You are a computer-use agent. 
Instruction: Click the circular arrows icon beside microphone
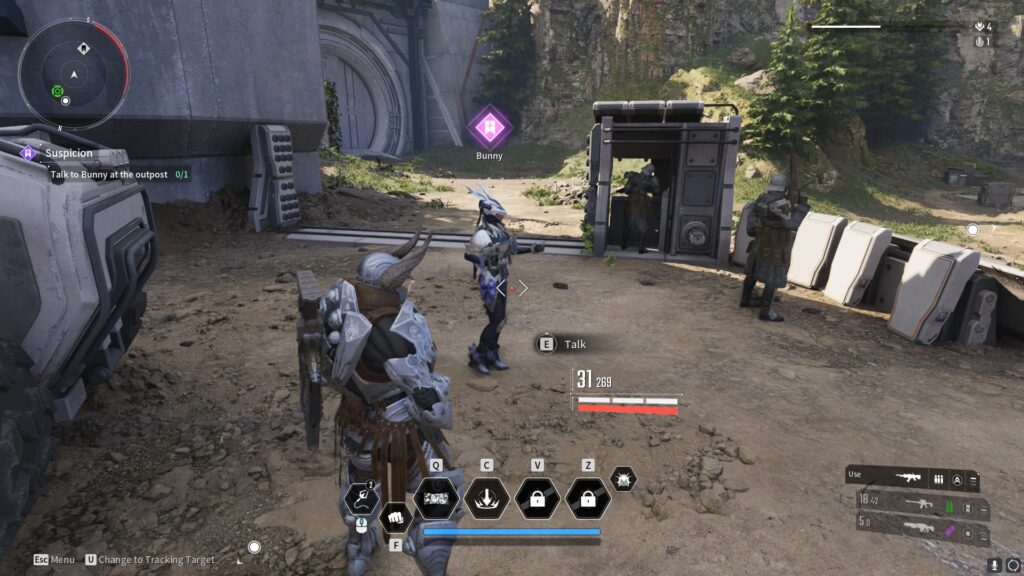(1013, 565)
